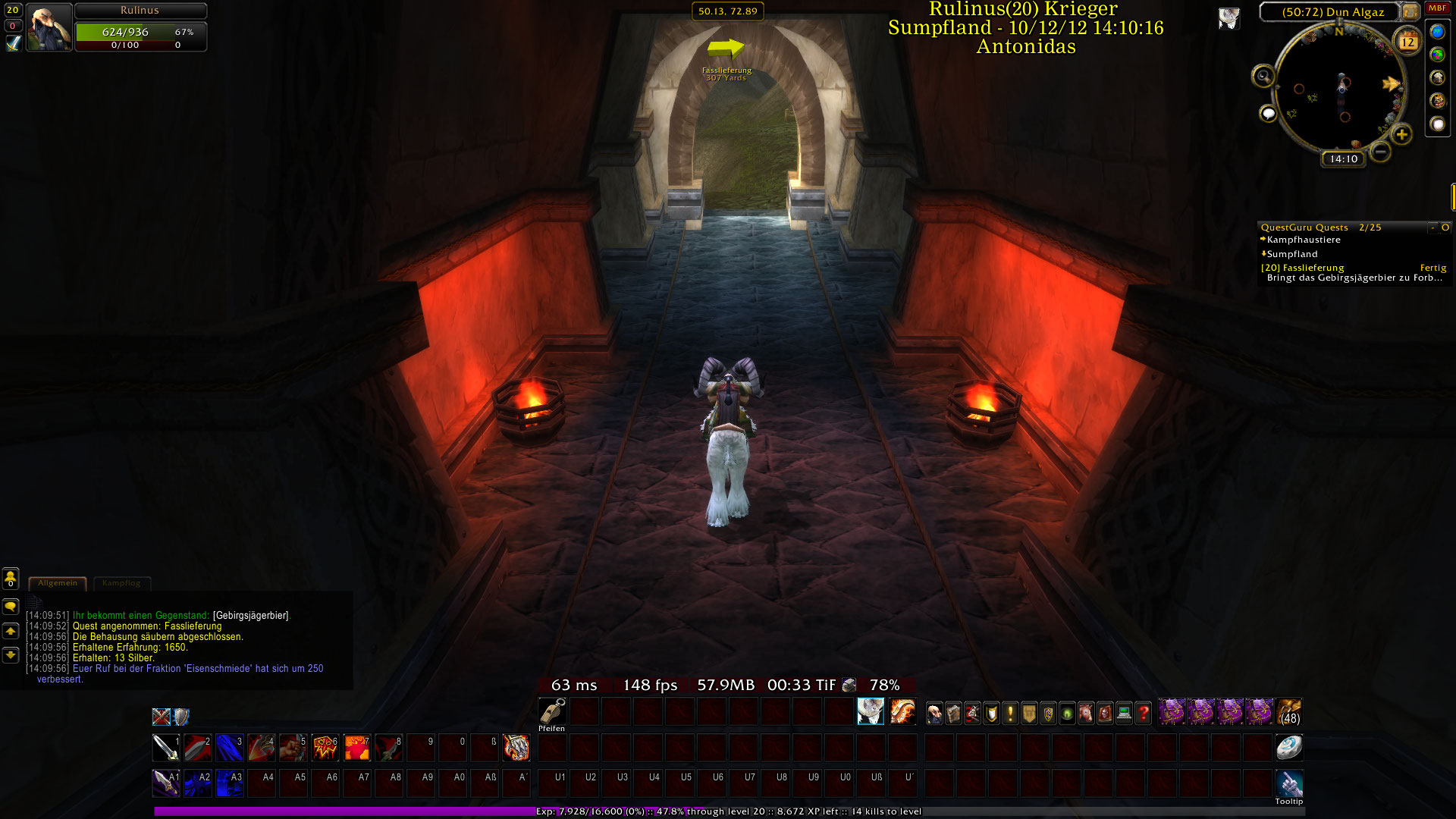1456x819 pixels.
Task: Open the character info micro button
Action: pos(935,713)
